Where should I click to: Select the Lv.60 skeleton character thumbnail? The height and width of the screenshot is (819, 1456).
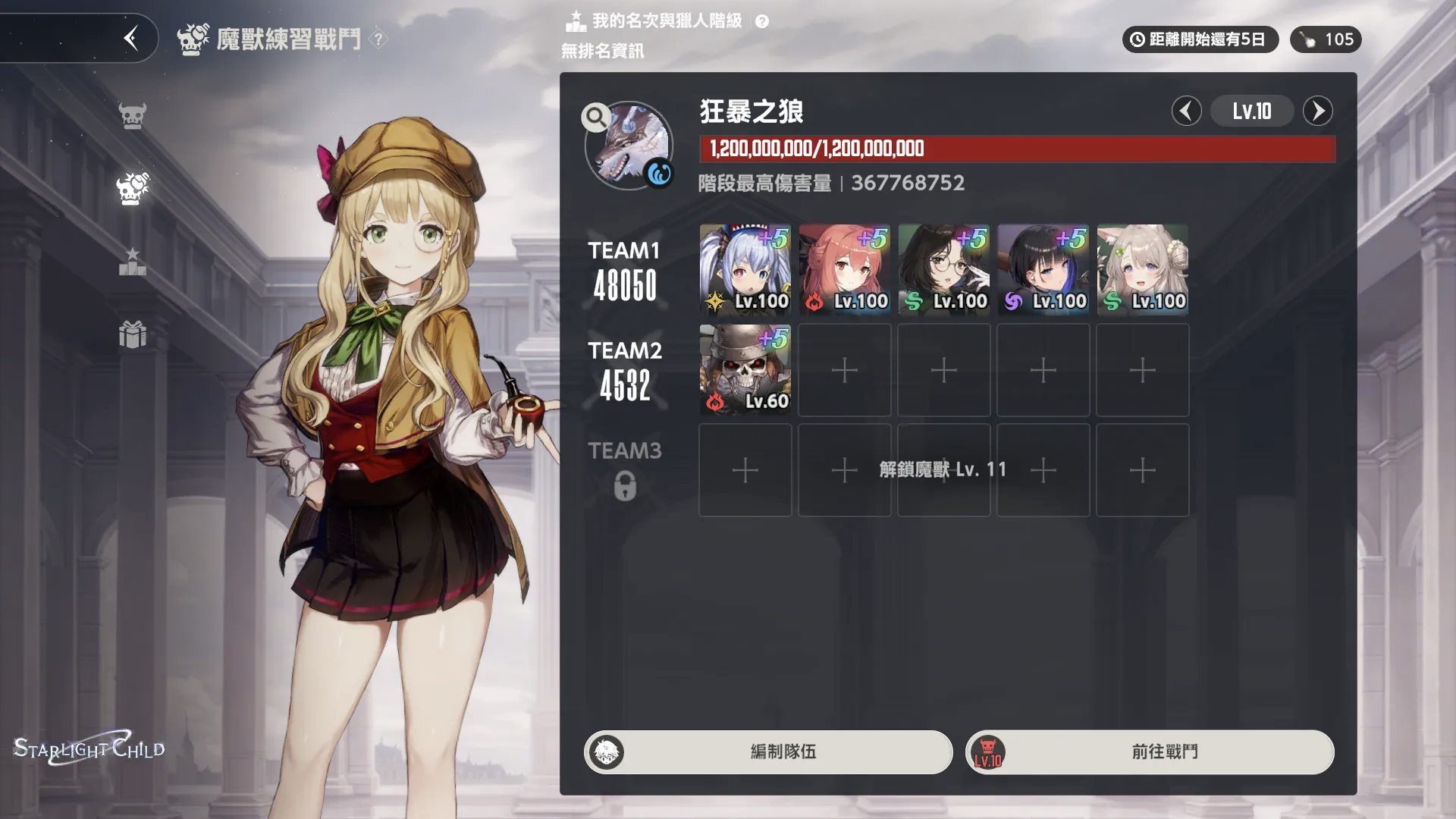point(744,370)
